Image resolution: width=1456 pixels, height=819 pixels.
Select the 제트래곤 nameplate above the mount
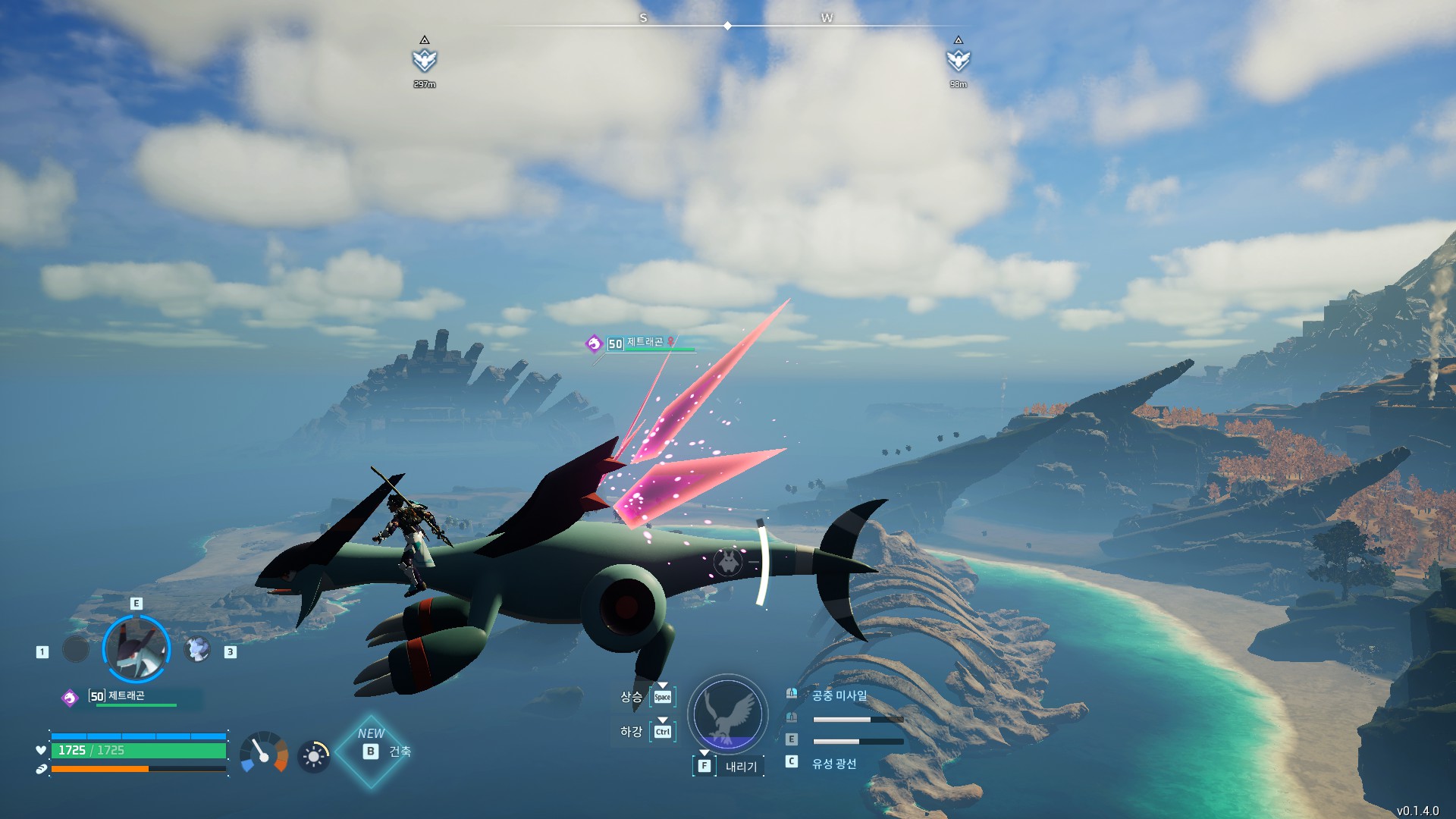pos(644,344)
